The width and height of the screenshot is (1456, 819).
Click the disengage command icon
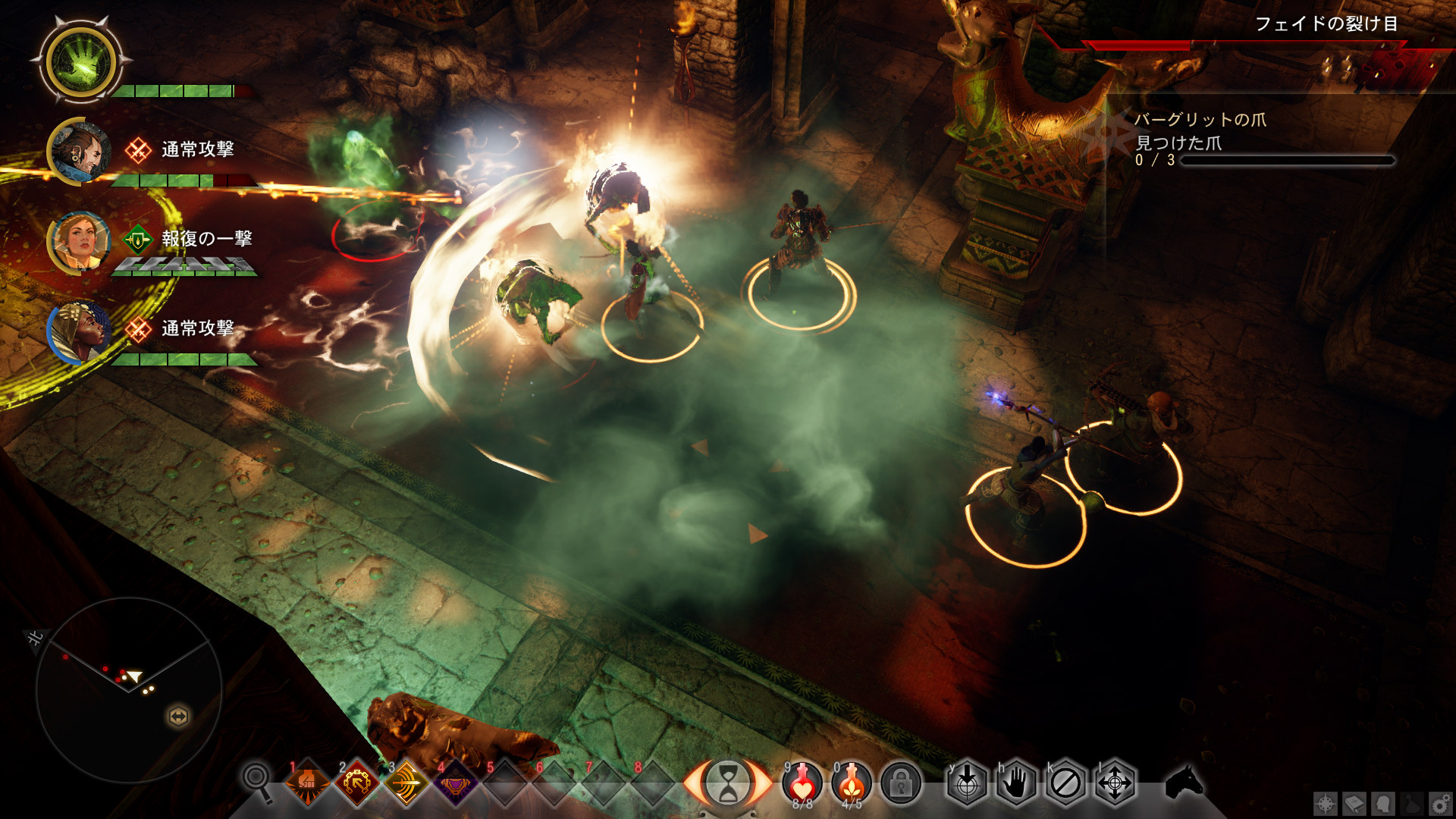(1065, 783)
